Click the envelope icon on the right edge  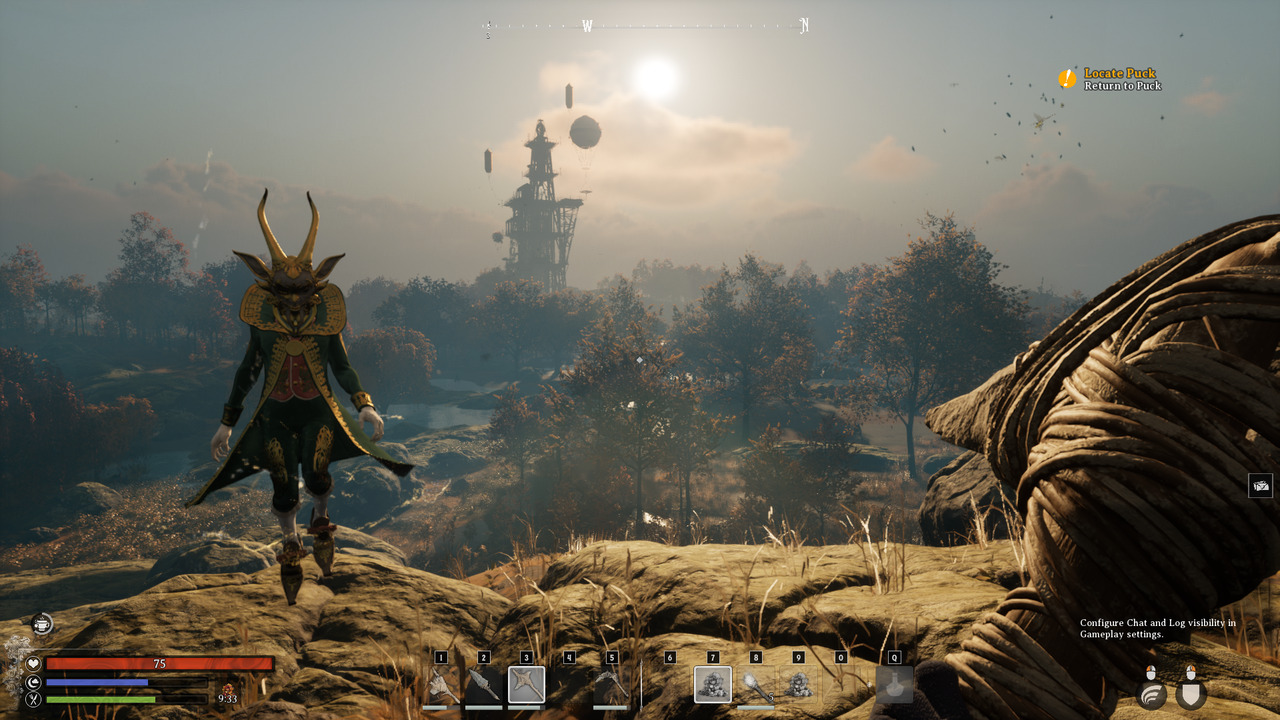pos(1260,486)
